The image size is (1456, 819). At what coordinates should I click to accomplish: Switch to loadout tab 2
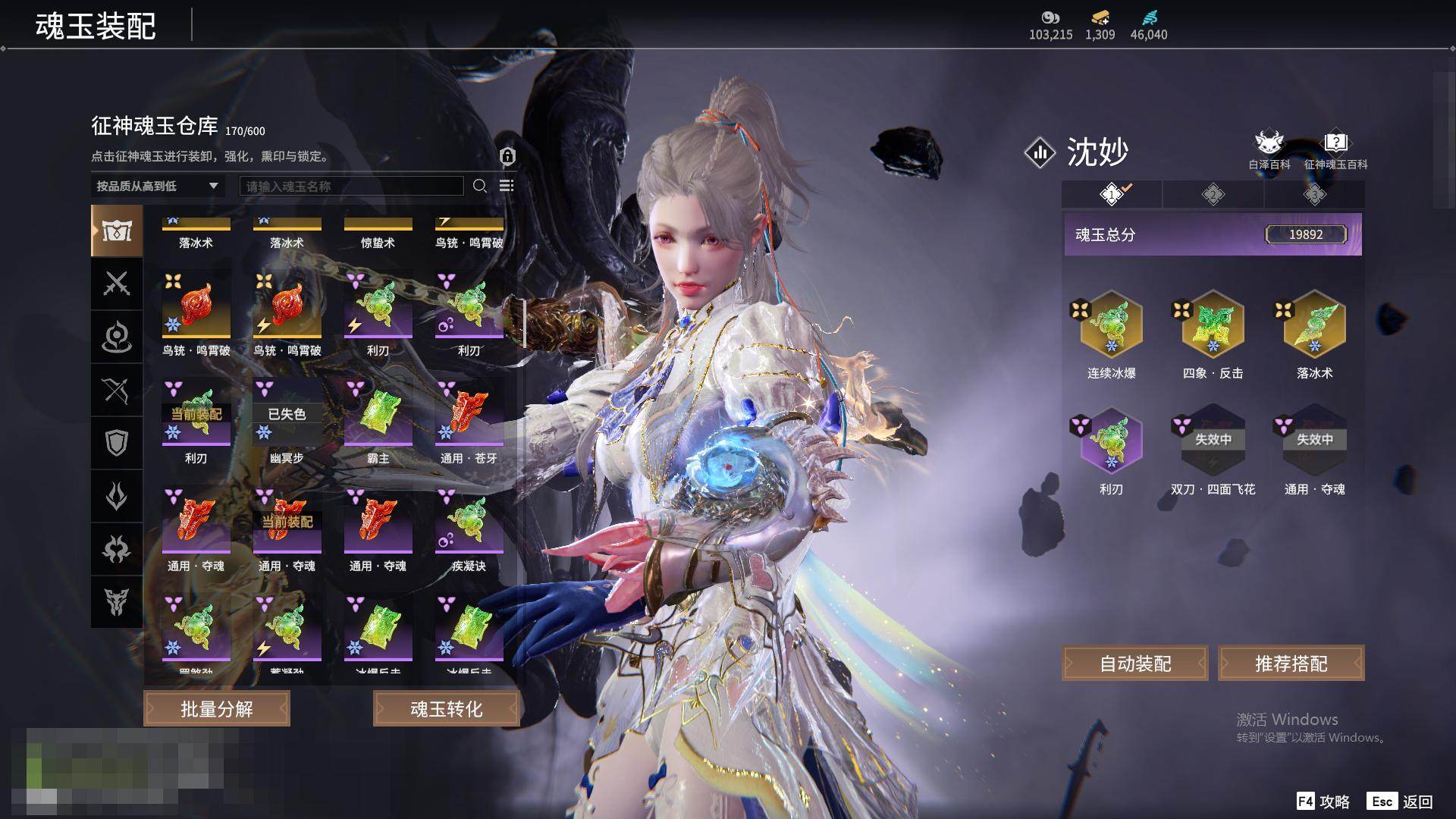1213,195
